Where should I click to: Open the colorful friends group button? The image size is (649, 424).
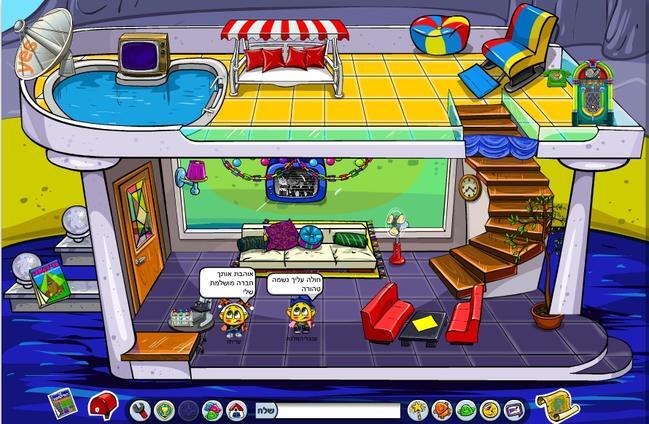(x=211, y=409)
